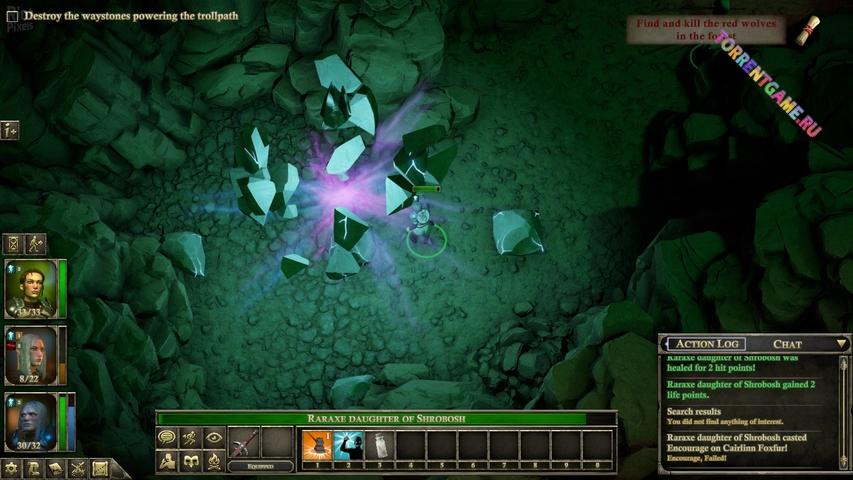The height and width of the screenshot is (480, 853).
Task: Select the silver-haired elf portrait
Action: coord(31,354)
